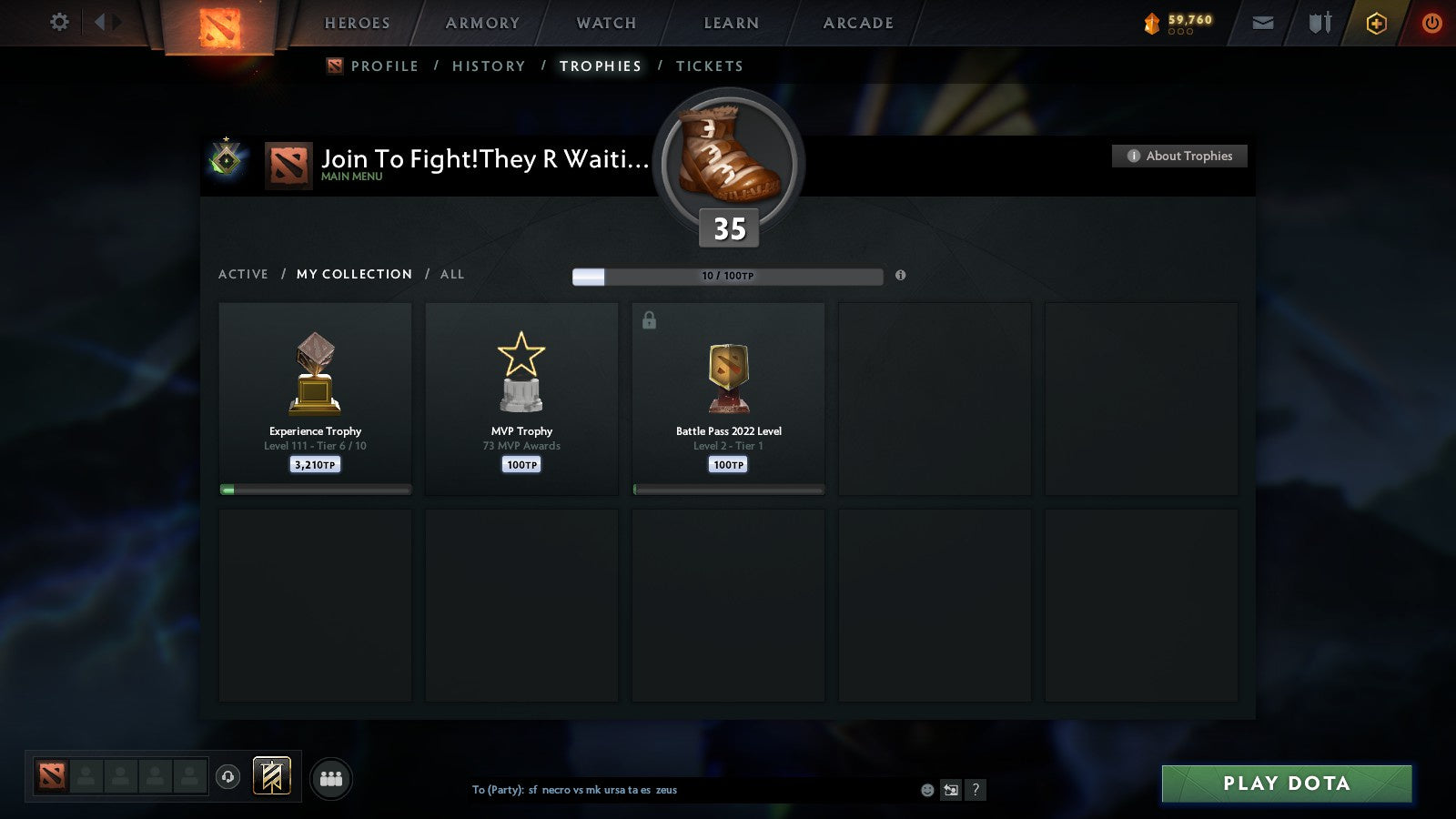
Task: Switch to the HISTORY tab
Action: point(489,66)
